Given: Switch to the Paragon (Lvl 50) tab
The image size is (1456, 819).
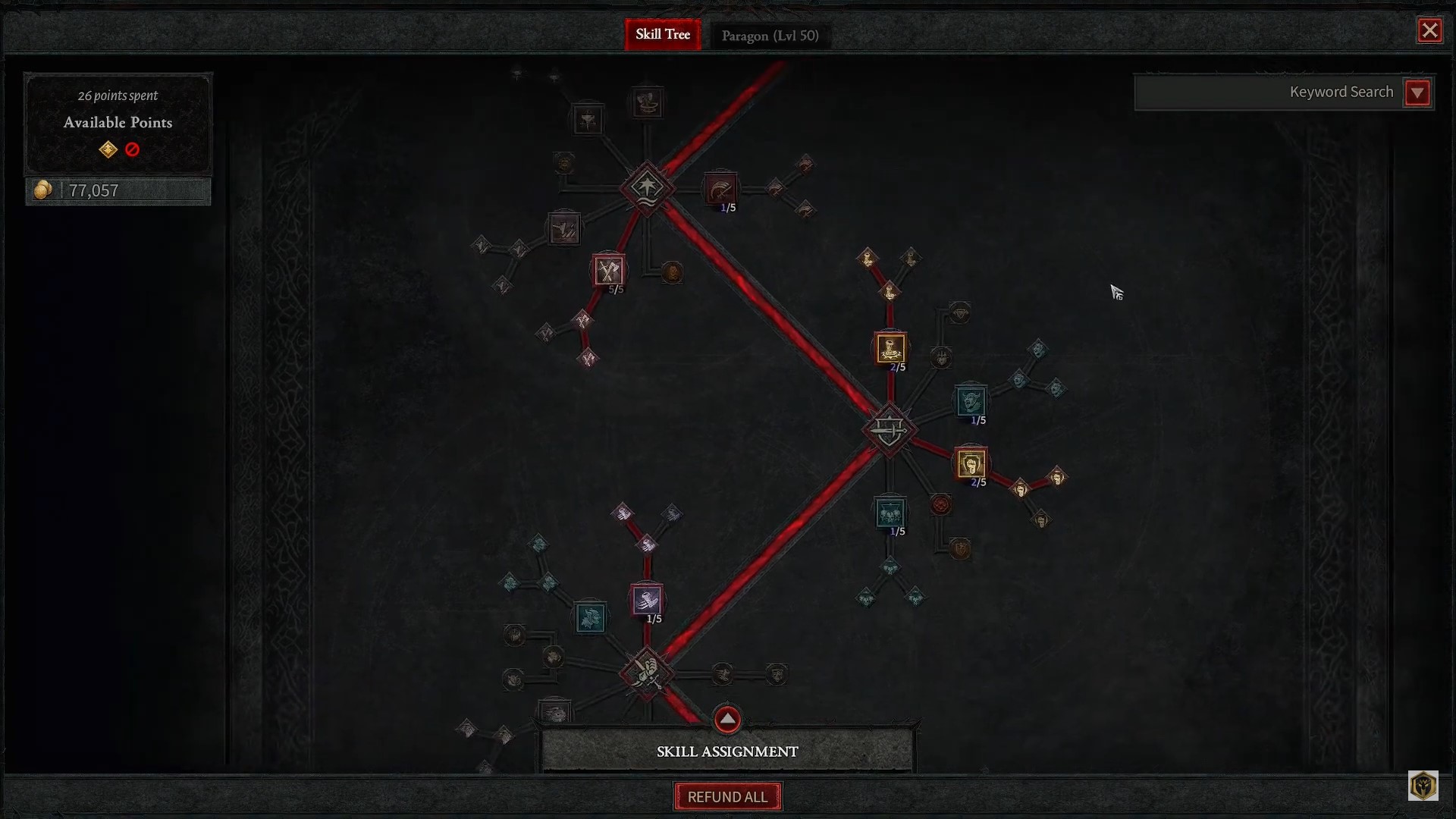Looking at the screenshot, I should [770, 35].
